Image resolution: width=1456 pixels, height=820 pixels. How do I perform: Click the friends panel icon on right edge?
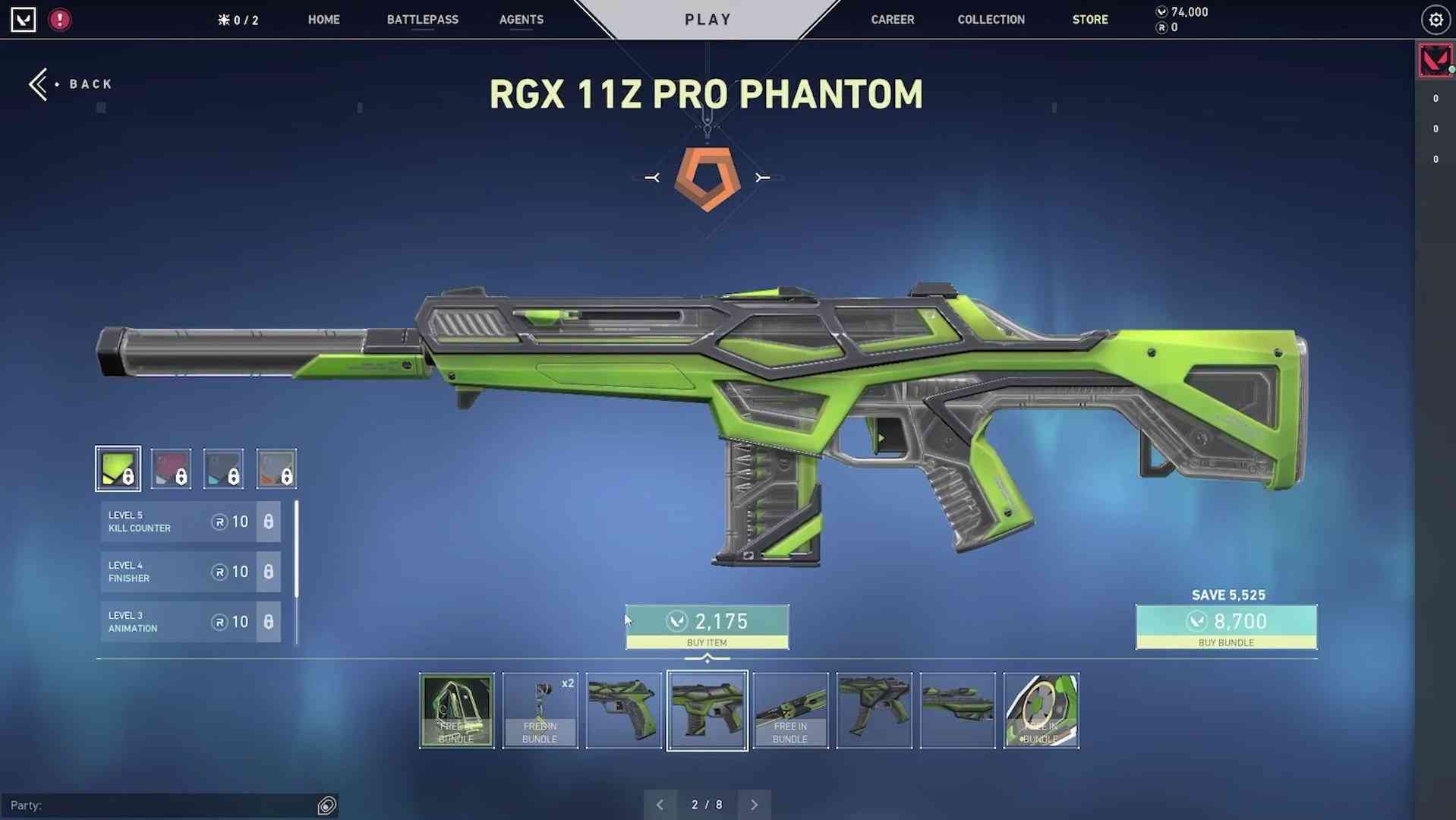coord(1435,60)
